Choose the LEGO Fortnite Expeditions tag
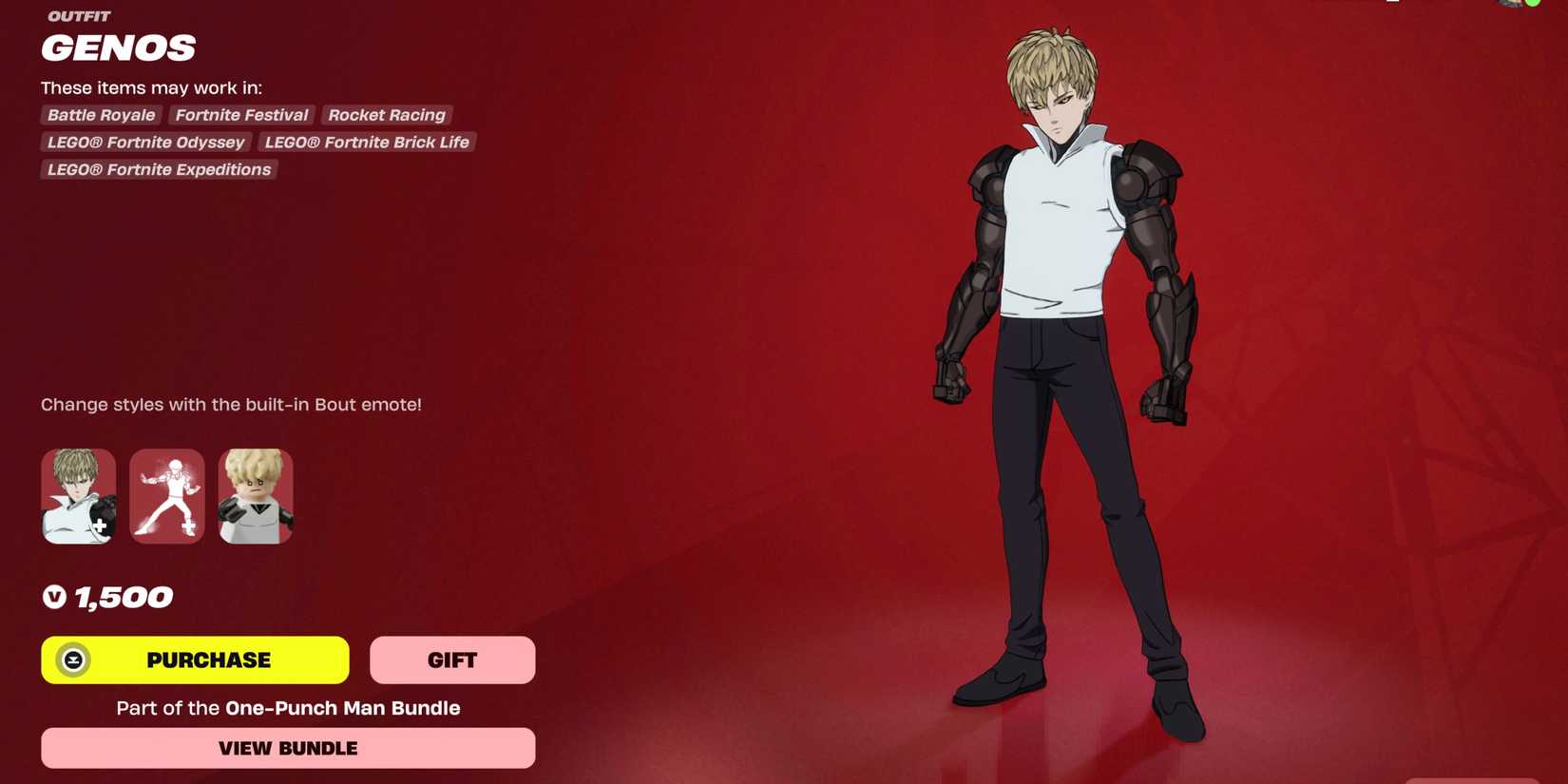 coord(159,170)
